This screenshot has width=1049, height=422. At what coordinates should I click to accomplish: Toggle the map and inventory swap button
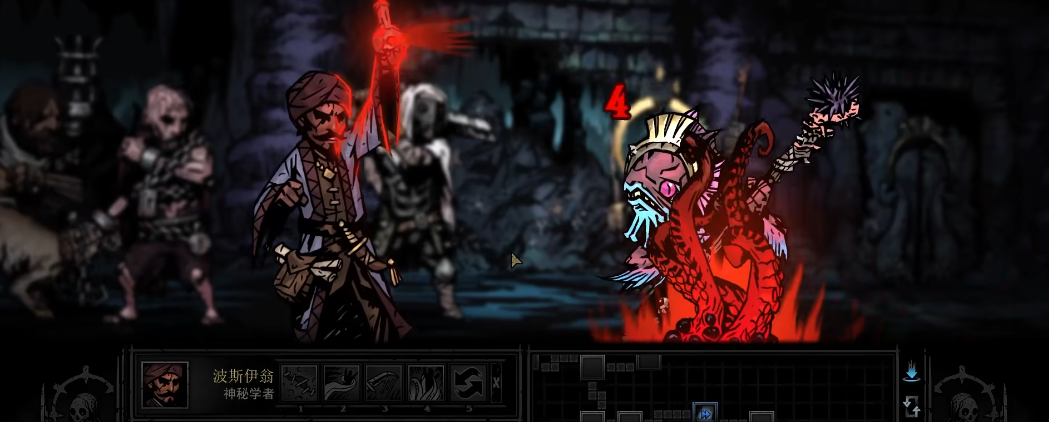click(911, 405)
